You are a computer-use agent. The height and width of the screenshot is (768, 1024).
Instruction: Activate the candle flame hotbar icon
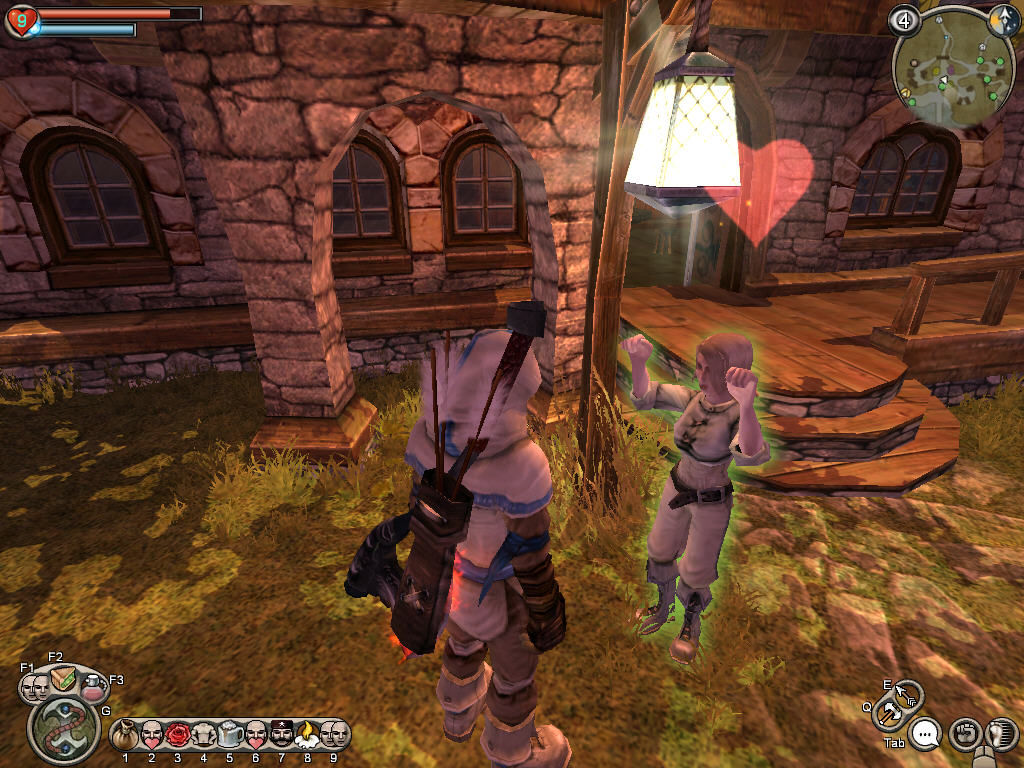click(x=307, y=735)
